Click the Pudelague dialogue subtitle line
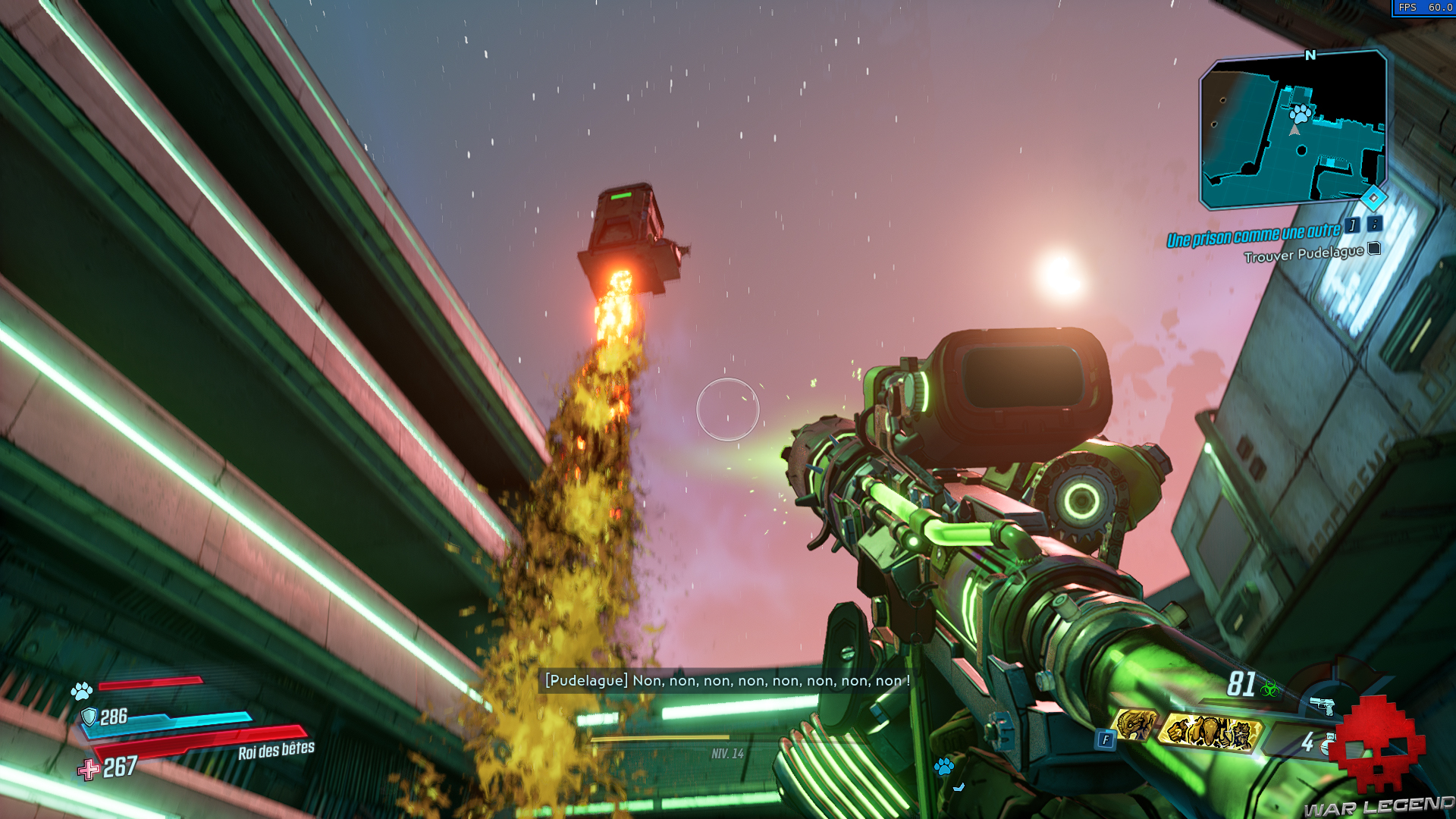Image resolution: width=1456 pixels, height=819 pixels. point(726,681)
